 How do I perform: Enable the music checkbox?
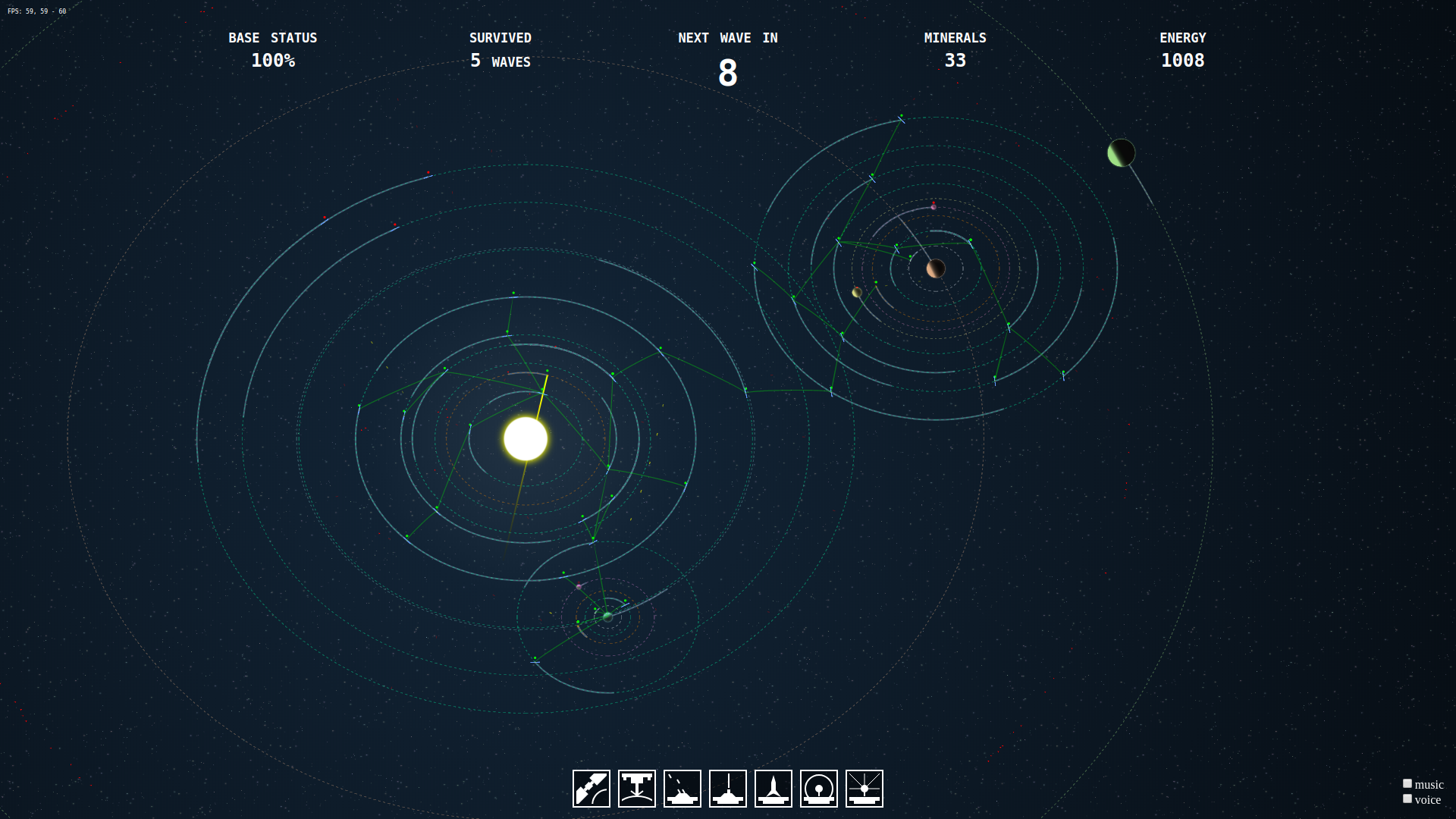point(1407,783)
